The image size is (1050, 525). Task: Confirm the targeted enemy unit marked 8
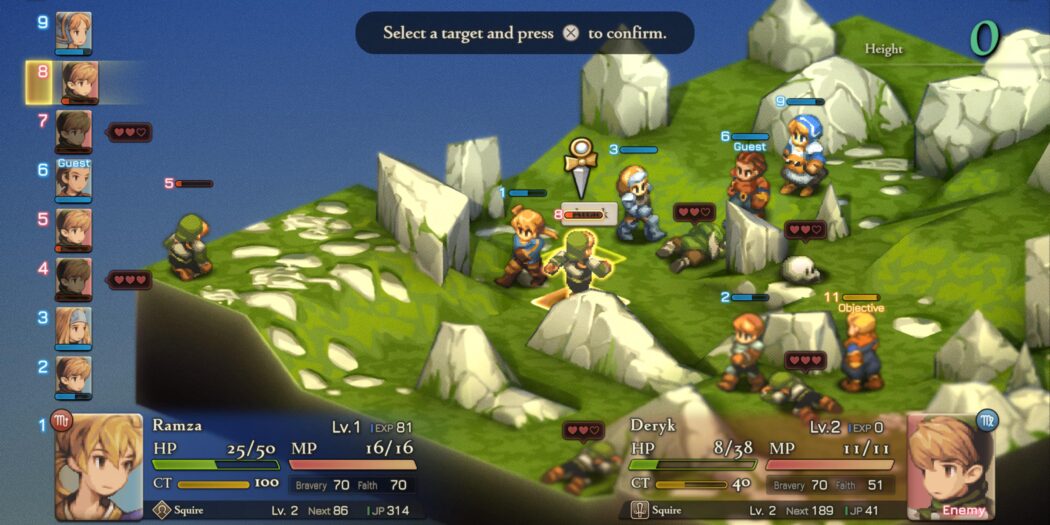click(x=577, y=262)
